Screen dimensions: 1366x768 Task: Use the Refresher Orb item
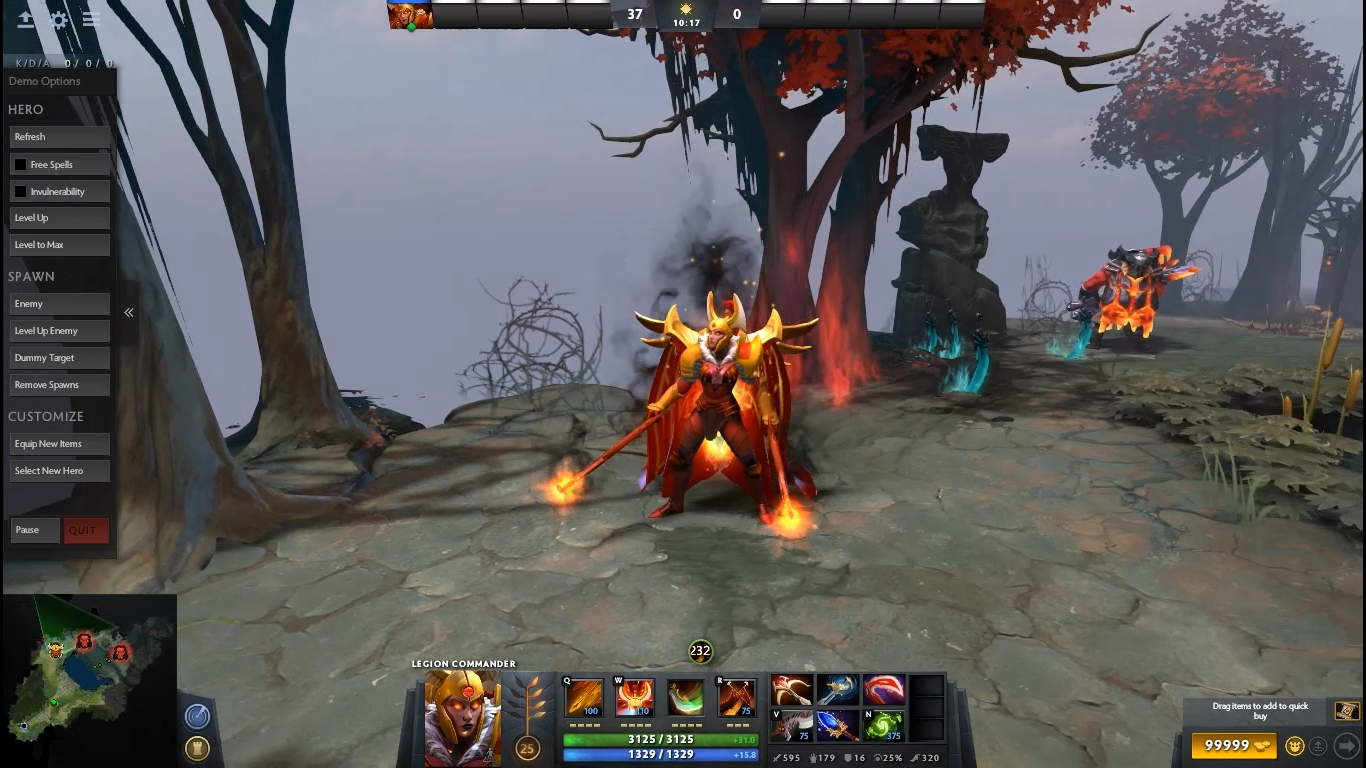coord(884,726)
